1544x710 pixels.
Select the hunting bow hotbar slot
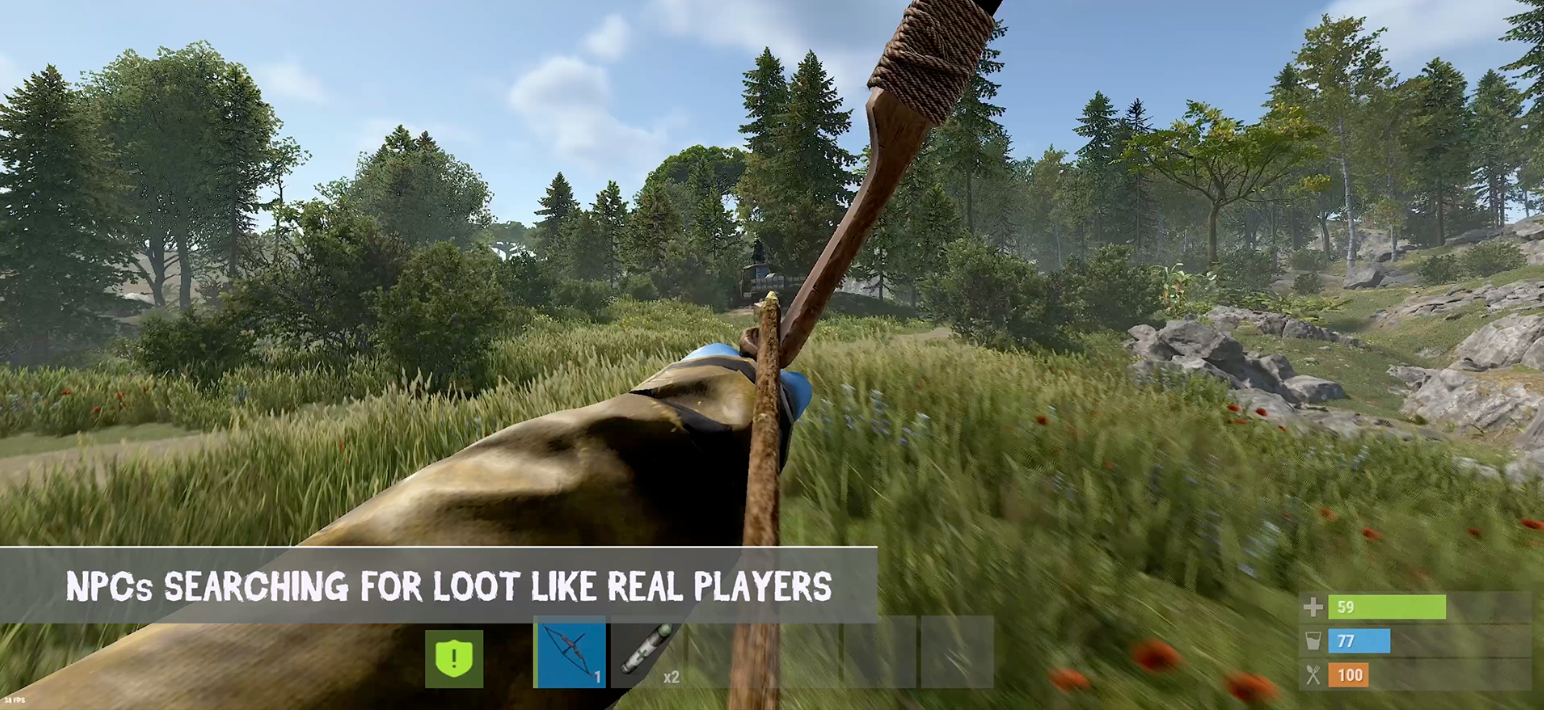pyautogui.click(x=570, y=653)
